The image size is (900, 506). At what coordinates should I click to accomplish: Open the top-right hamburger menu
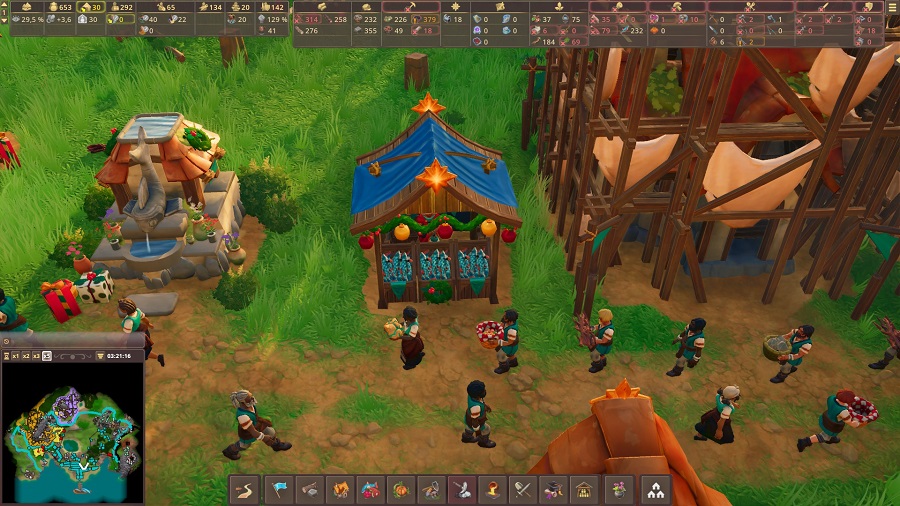(x=892, y=6)
